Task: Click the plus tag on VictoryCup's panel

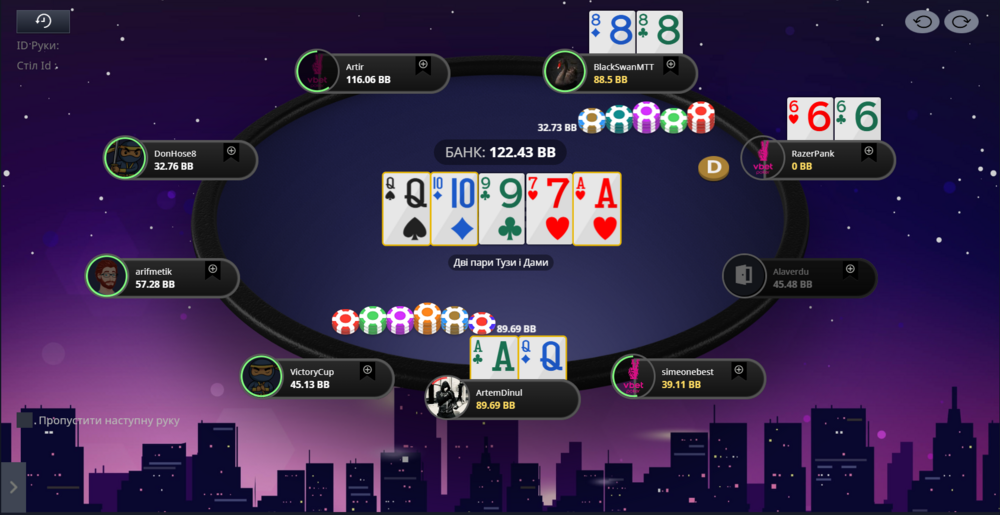Action: [367, 370]
